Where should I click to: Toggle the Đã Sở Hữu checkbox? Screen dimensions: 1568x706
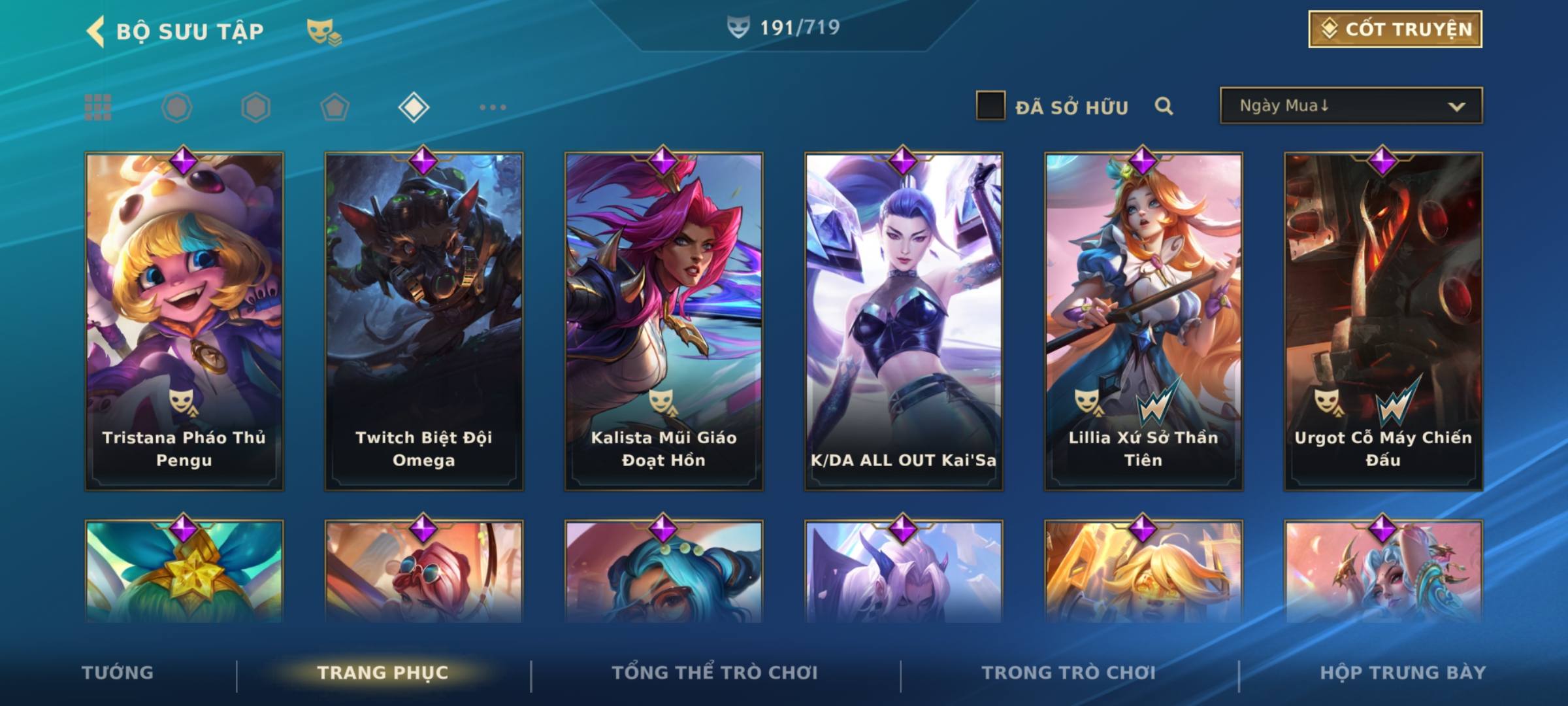[x=990, y=106]
